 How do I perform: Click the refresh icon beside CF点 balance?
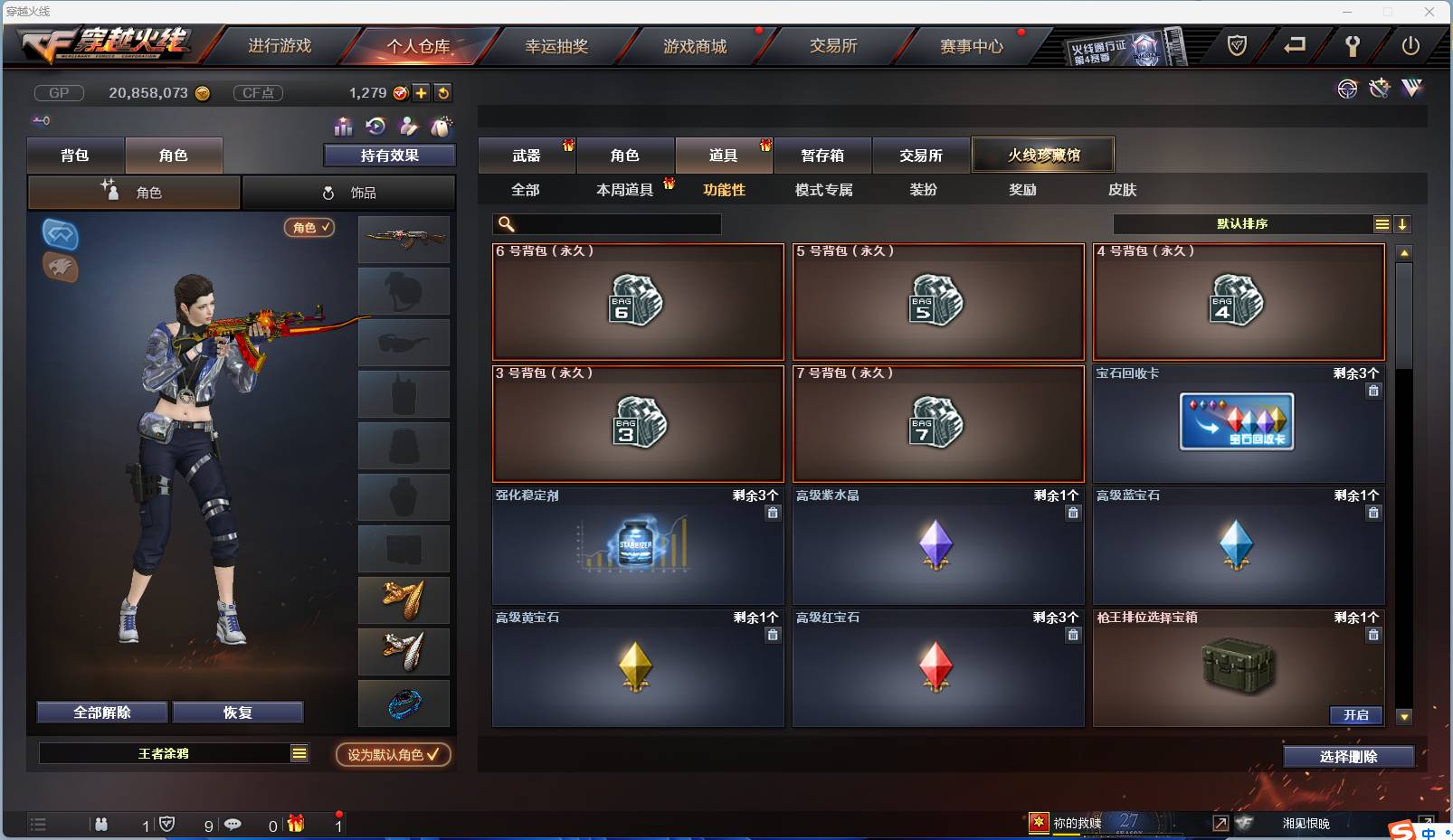442,92
